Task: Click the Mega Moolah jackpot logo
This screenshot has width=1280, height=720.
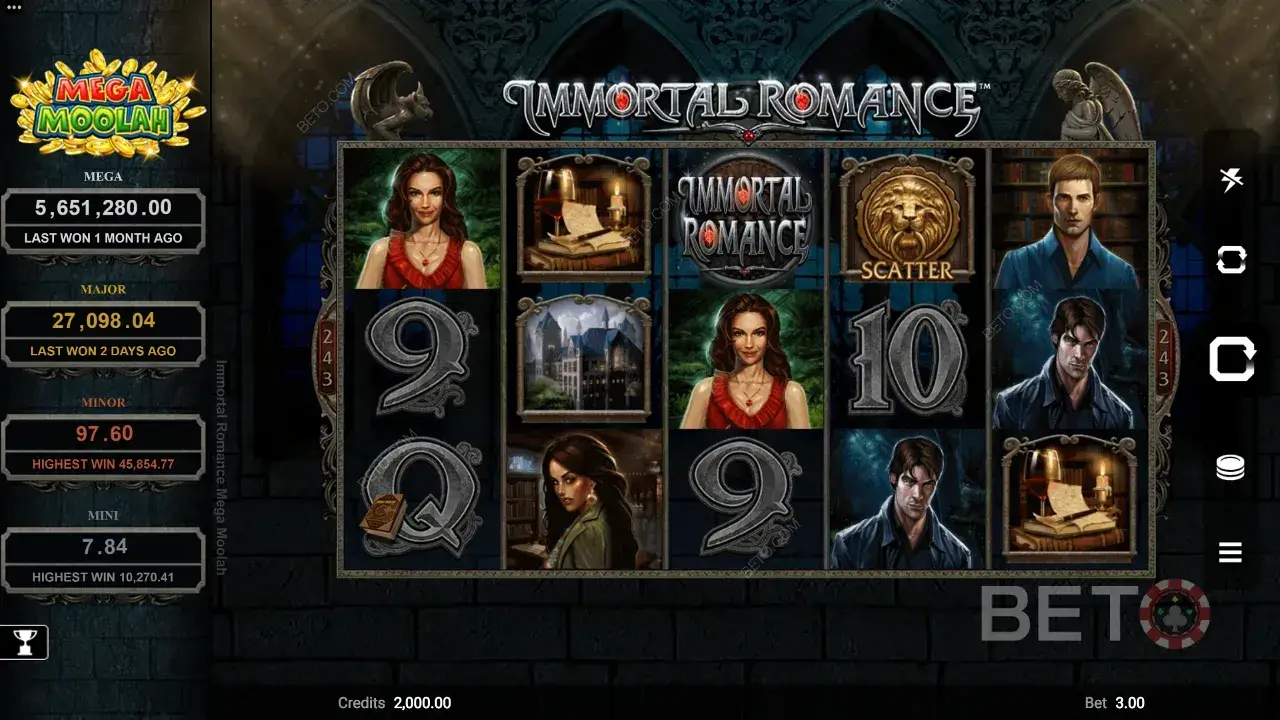Action: 105,105
